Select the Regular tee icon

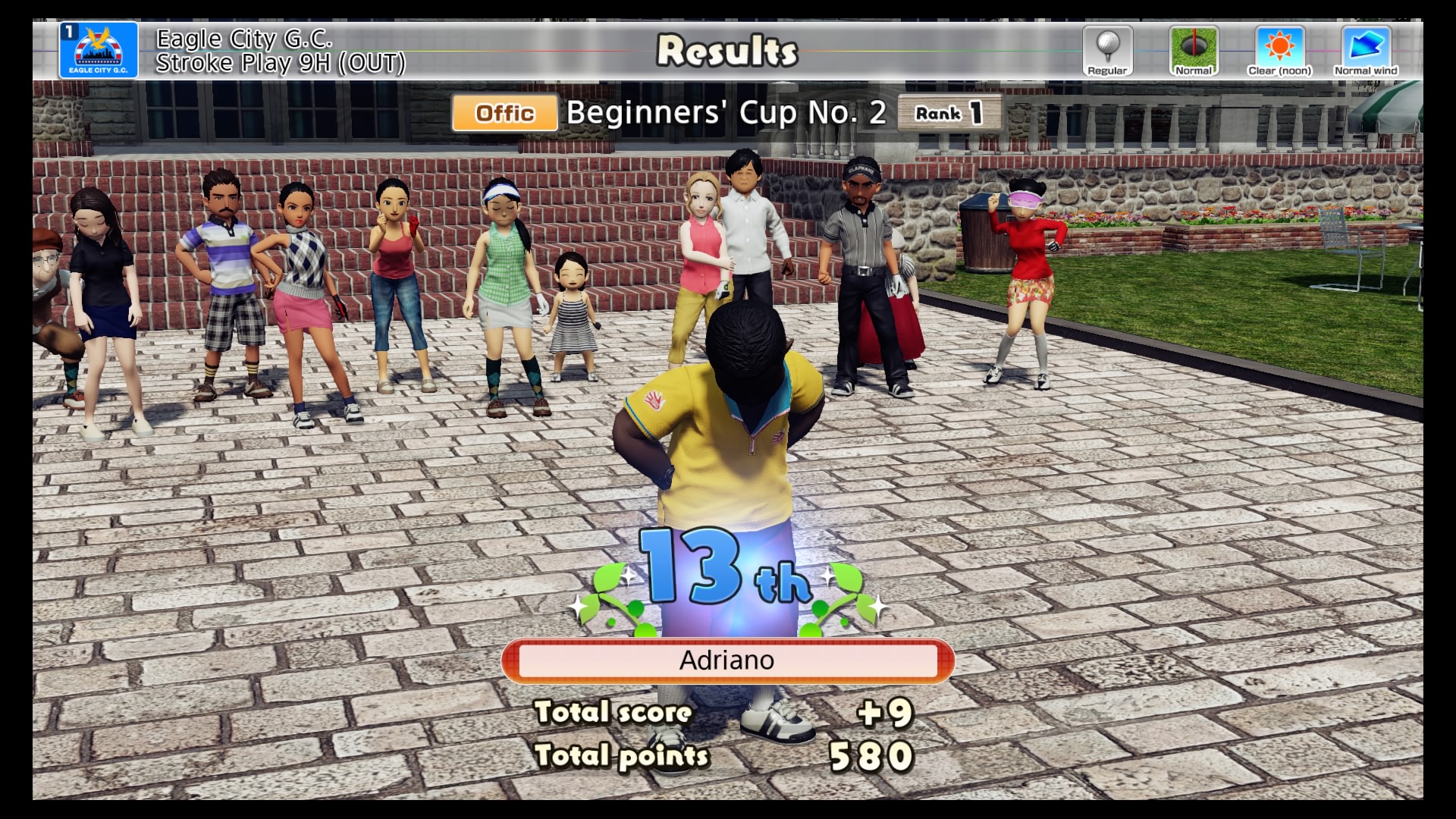pyautogui.click(x=1107, y=50)
